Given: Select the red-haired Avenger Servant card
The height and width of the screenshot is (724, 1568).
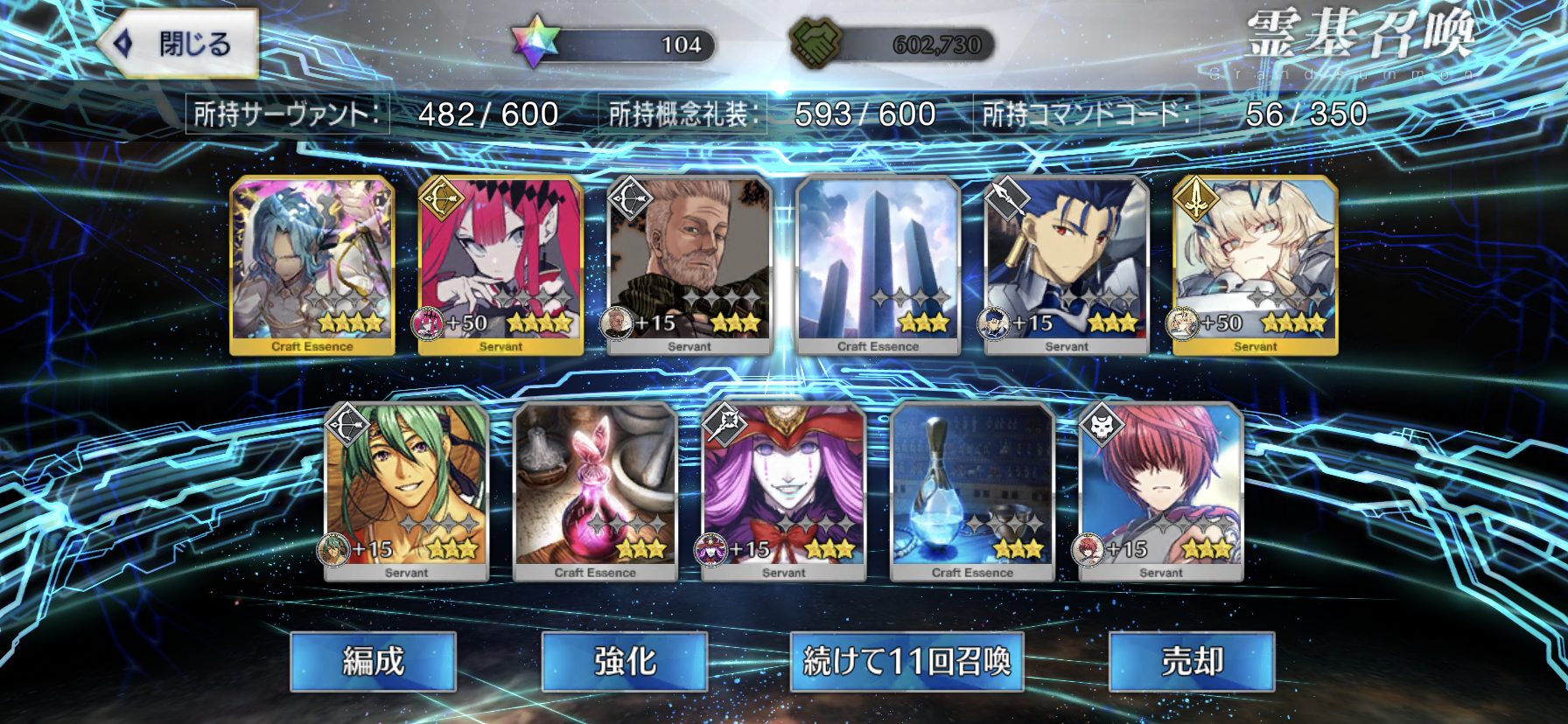Looking at the screenshot, I should [x=1161, y=491].
